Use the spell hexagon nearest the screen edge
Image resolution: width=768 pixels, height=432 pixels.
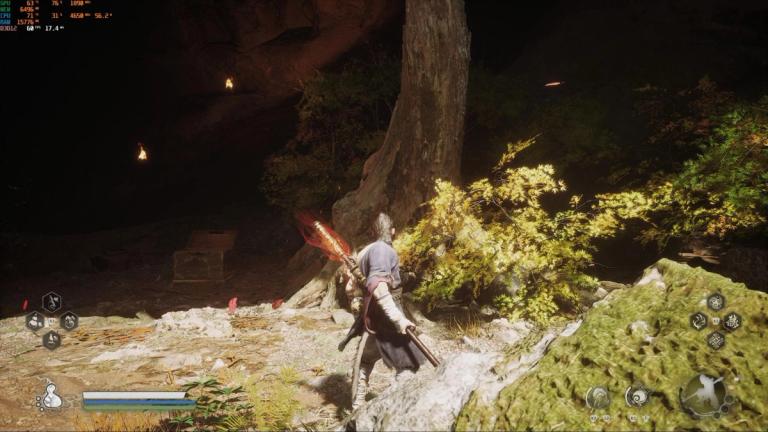(x=733, y=321)
